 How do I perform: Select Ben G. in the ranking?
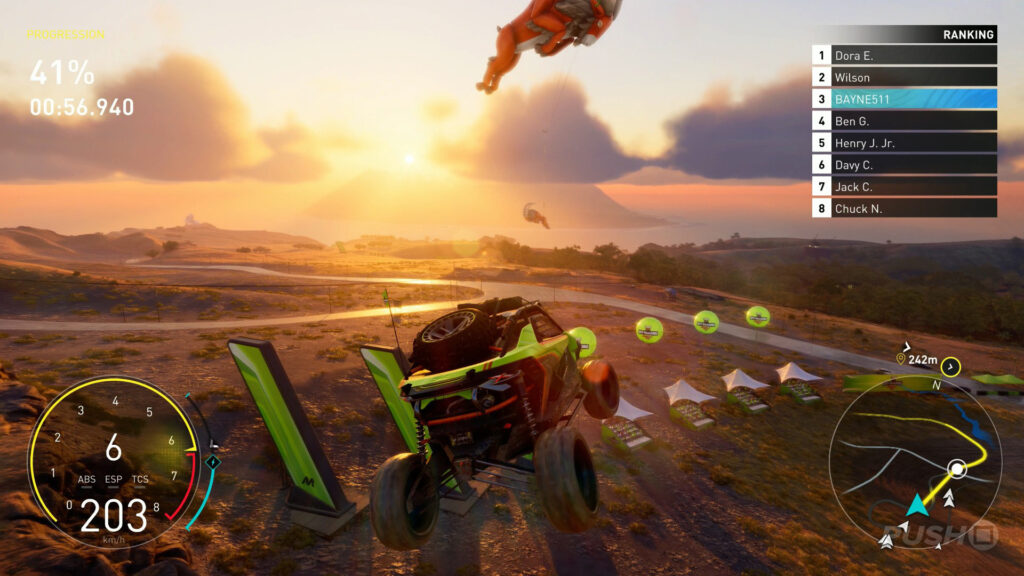[904, 121]
